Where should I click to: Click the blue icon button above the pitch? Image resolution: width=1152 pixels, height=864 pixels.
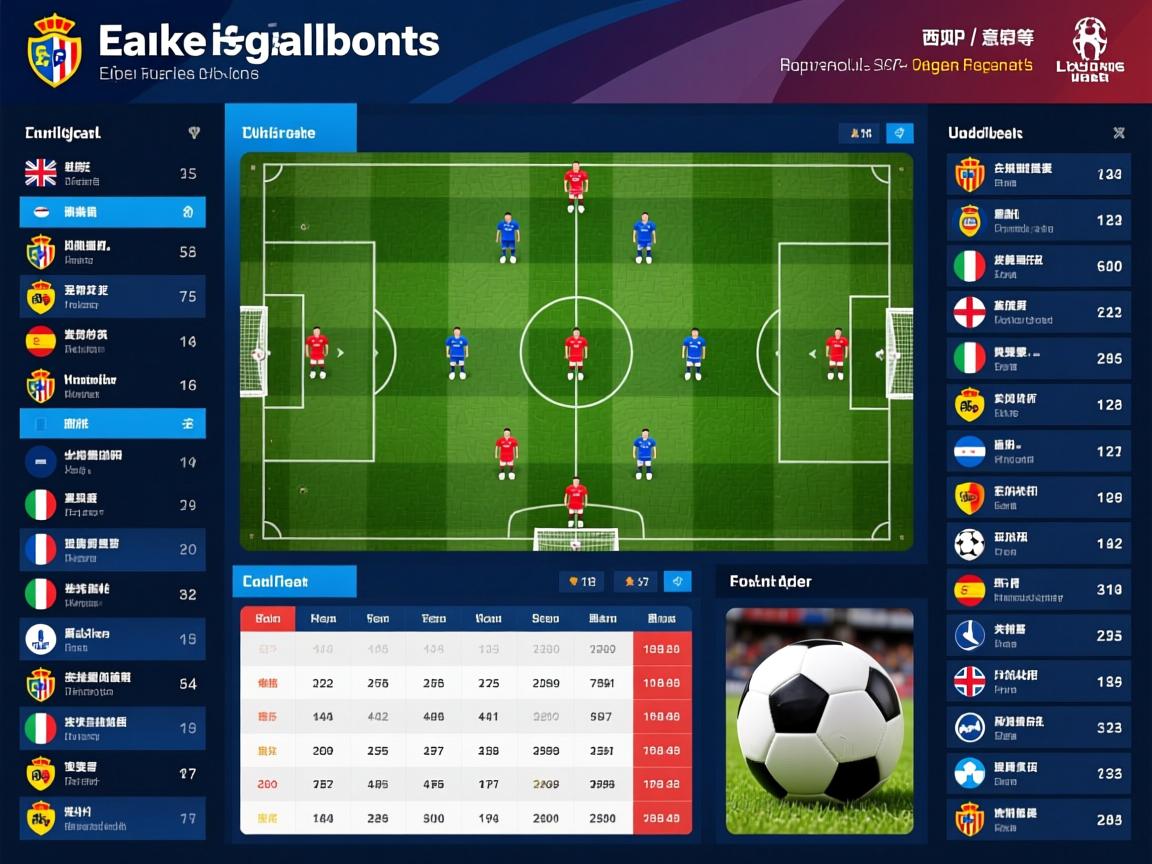click(x=900, y=133)
